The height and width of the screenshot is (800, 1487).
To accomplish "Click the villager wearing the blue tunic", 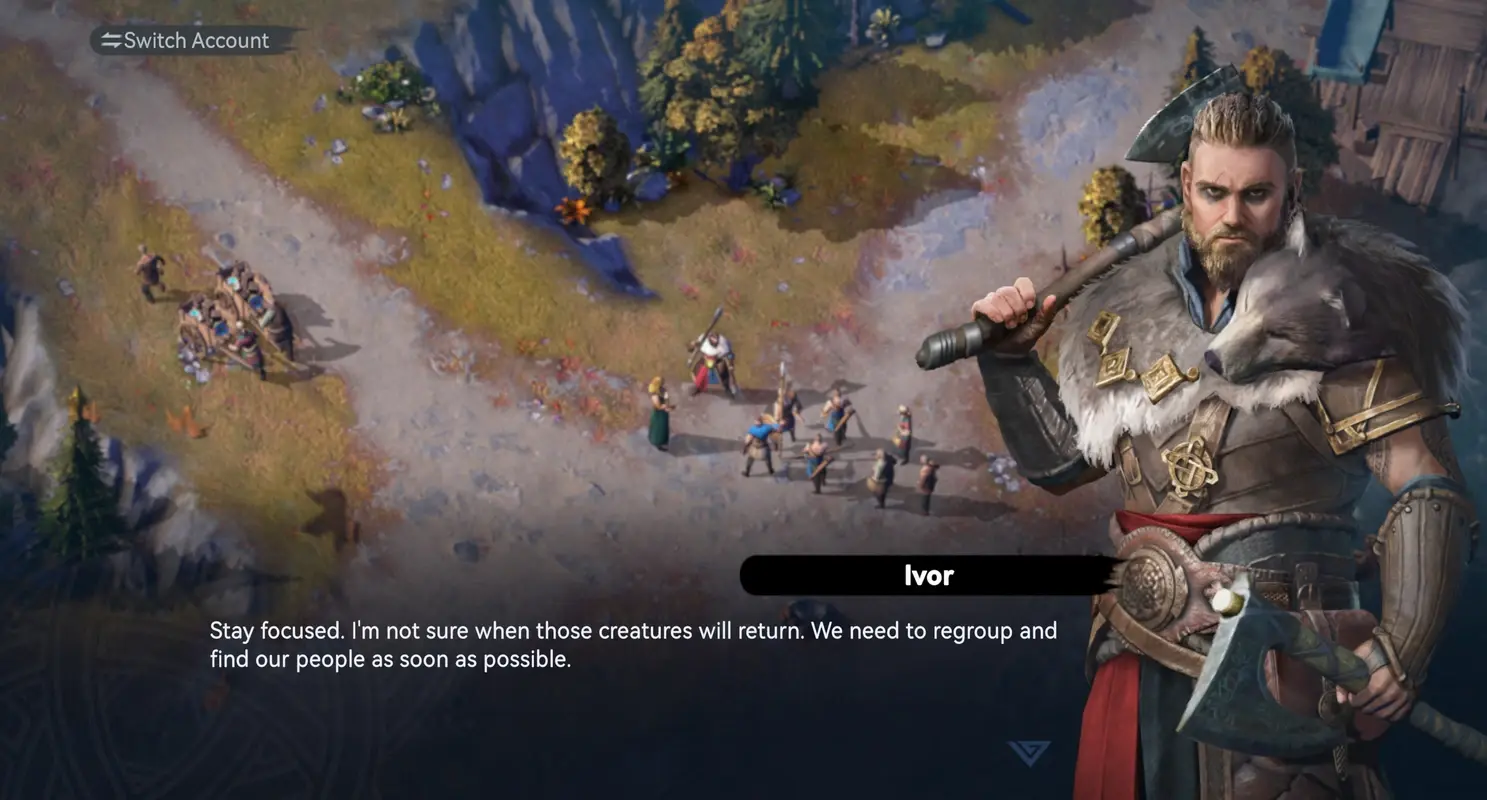I will click(760, 430).
